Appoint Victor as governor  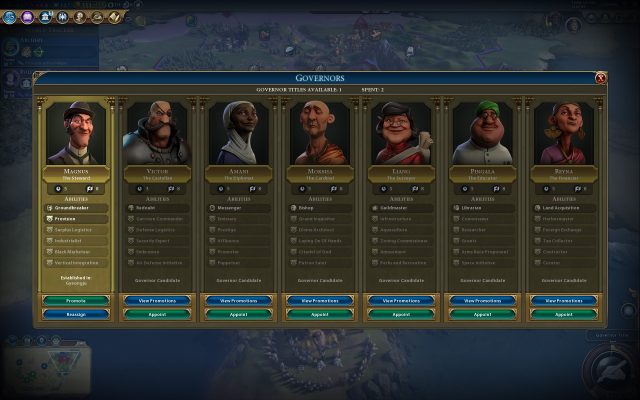tap(157, 314)
